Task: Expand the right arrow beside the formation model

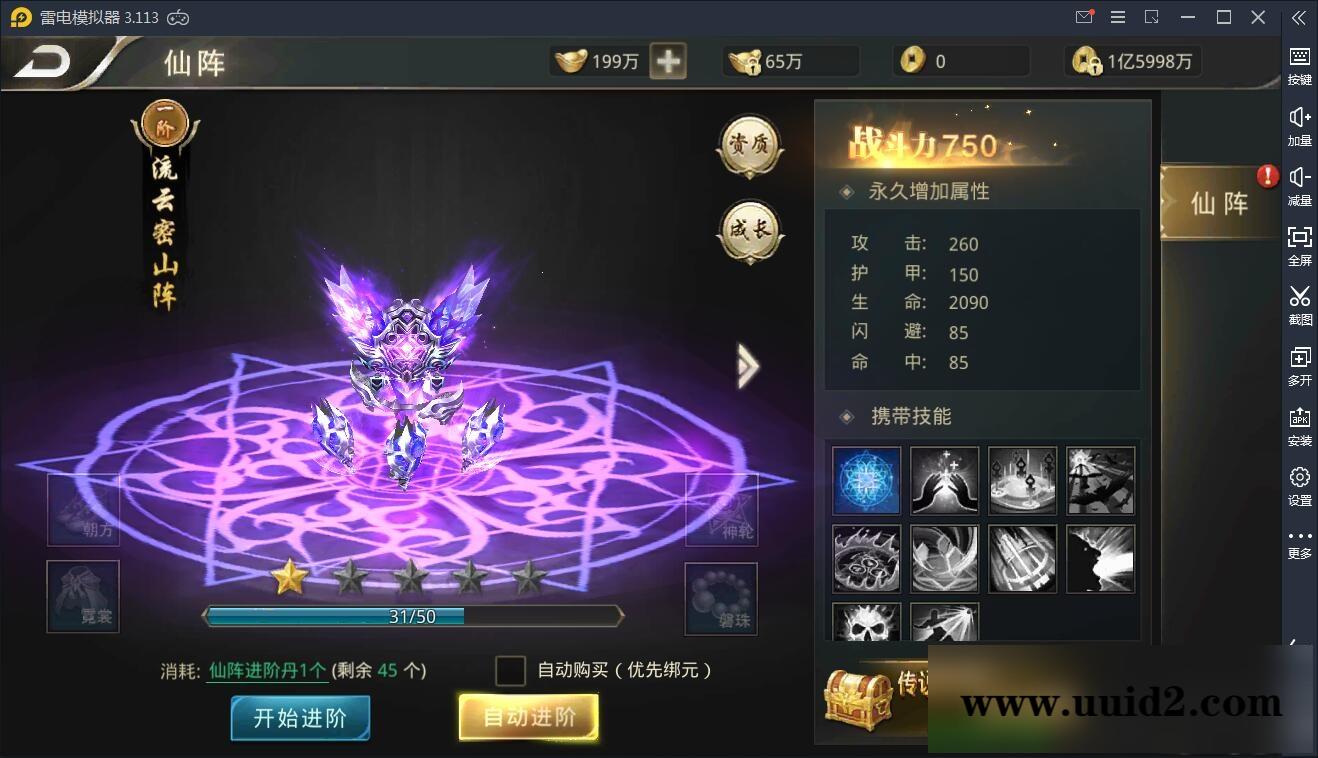Action: point(748,366)
